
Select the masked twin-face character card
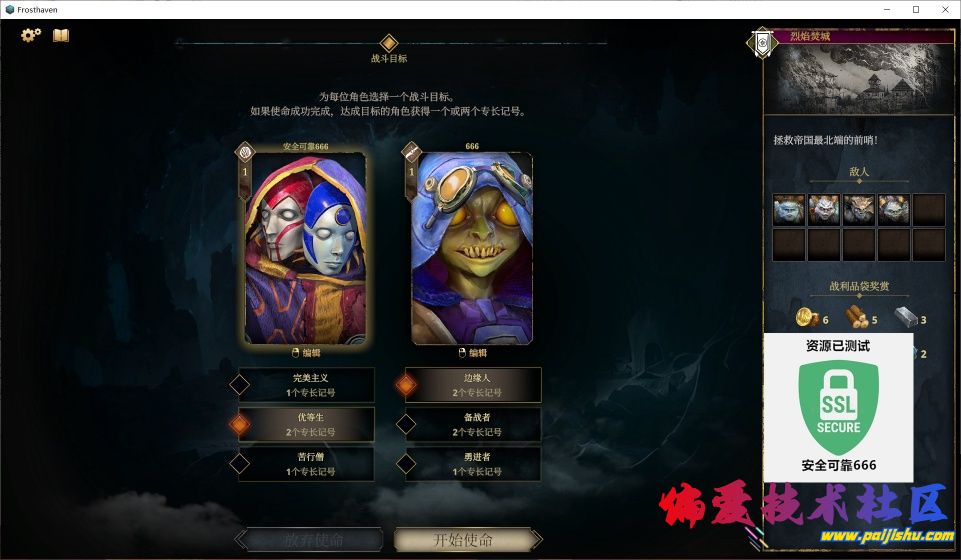pyautogui.click(x=304, y=246)
